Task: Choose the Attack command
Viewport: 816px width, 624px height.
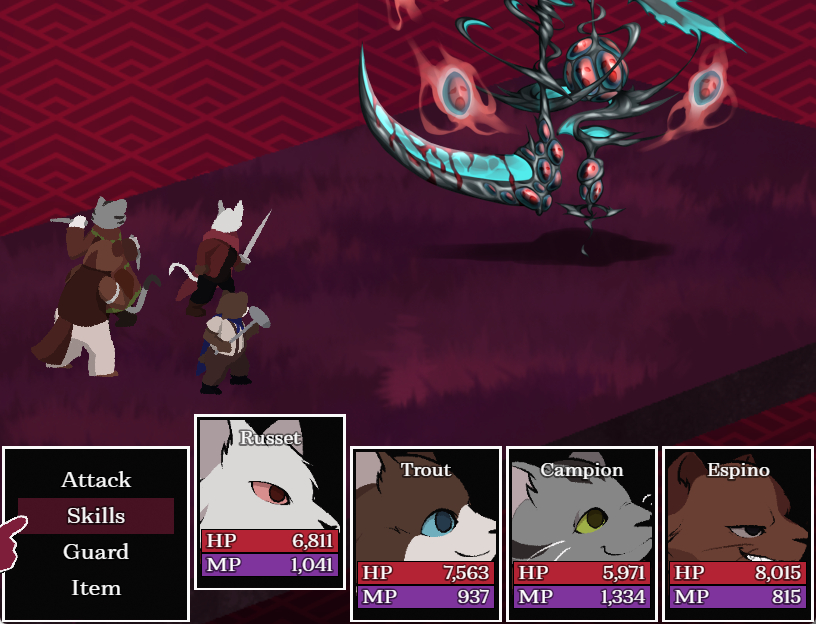Action: pyautogui.click(x=96, y=480)
